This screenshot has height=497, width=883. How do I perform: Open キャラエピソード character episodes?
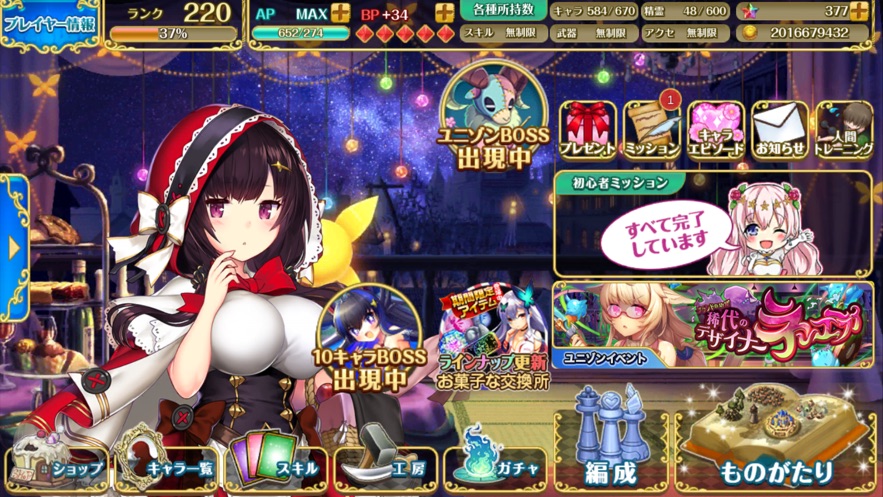[716, 130]
